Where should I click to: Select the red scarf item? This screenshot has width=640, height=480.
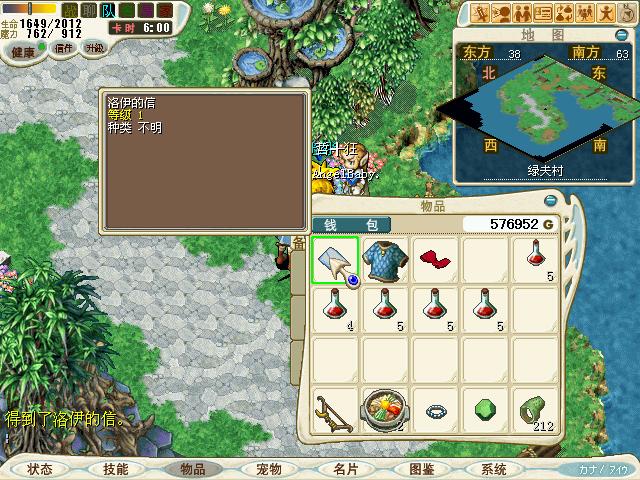(x=434, y=260)
